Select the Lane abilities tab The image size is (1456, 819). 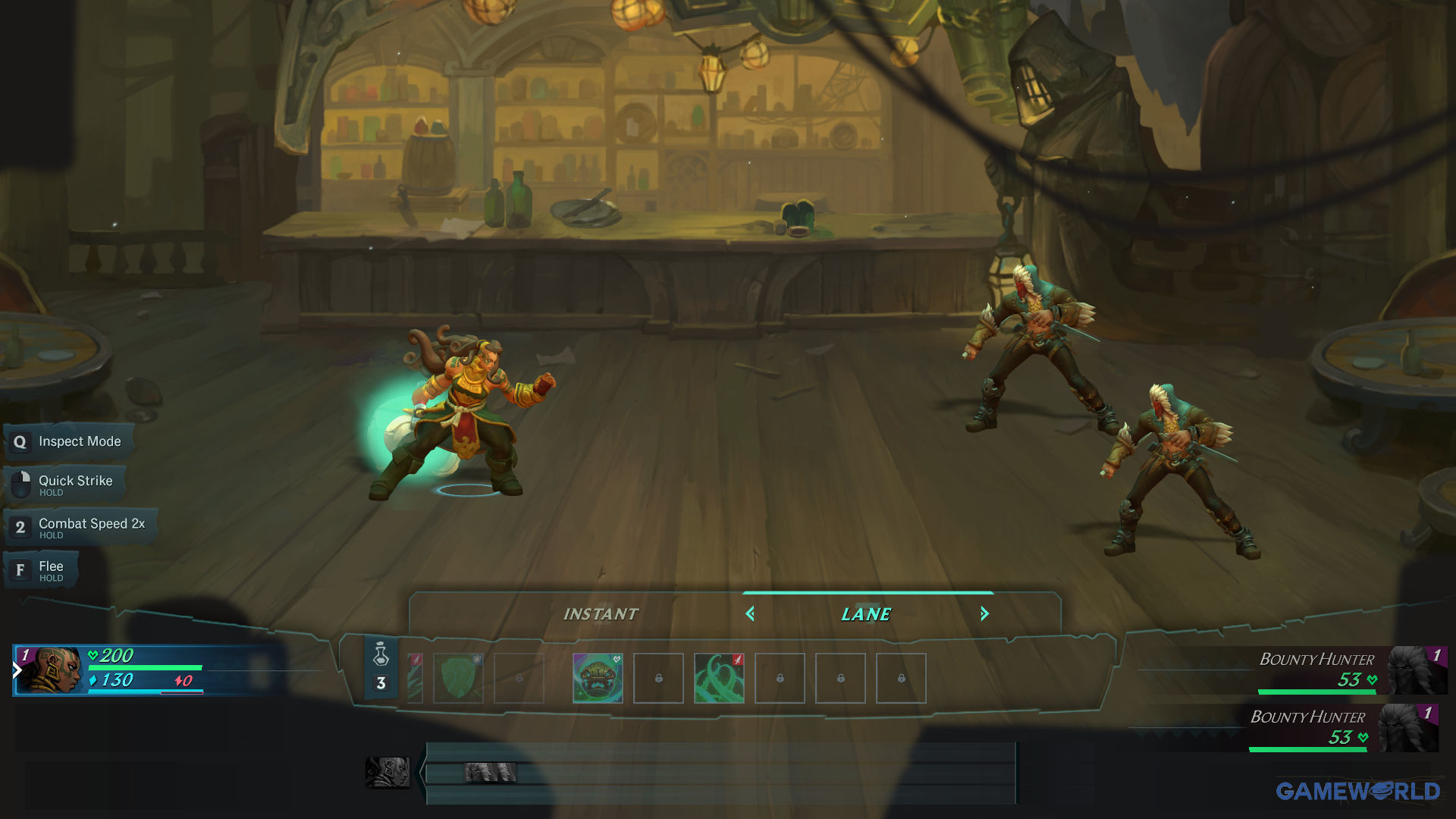(866, 614)
